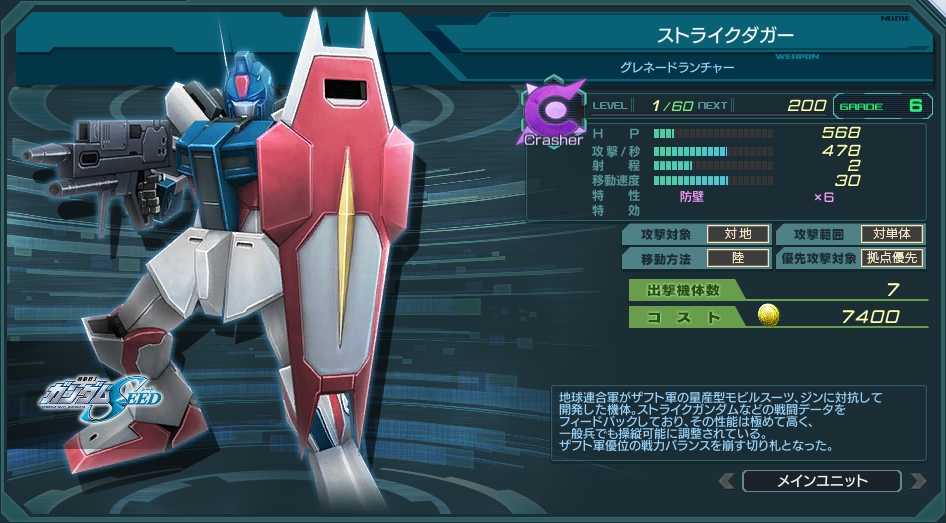Click the left arrow beside メインユニット
Viewport: 946px width, 523px height.
point(727,481)
